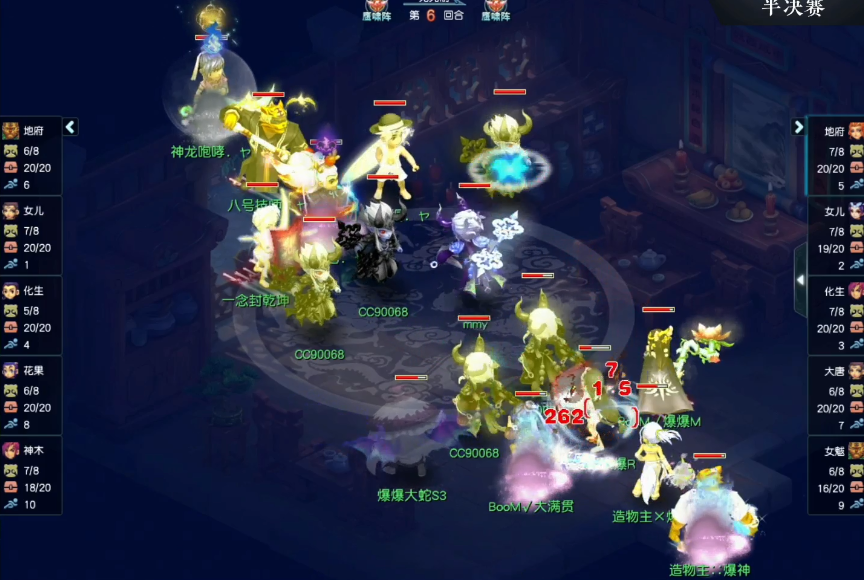Choose the left team's 地府 row

(x=31, y=155)
